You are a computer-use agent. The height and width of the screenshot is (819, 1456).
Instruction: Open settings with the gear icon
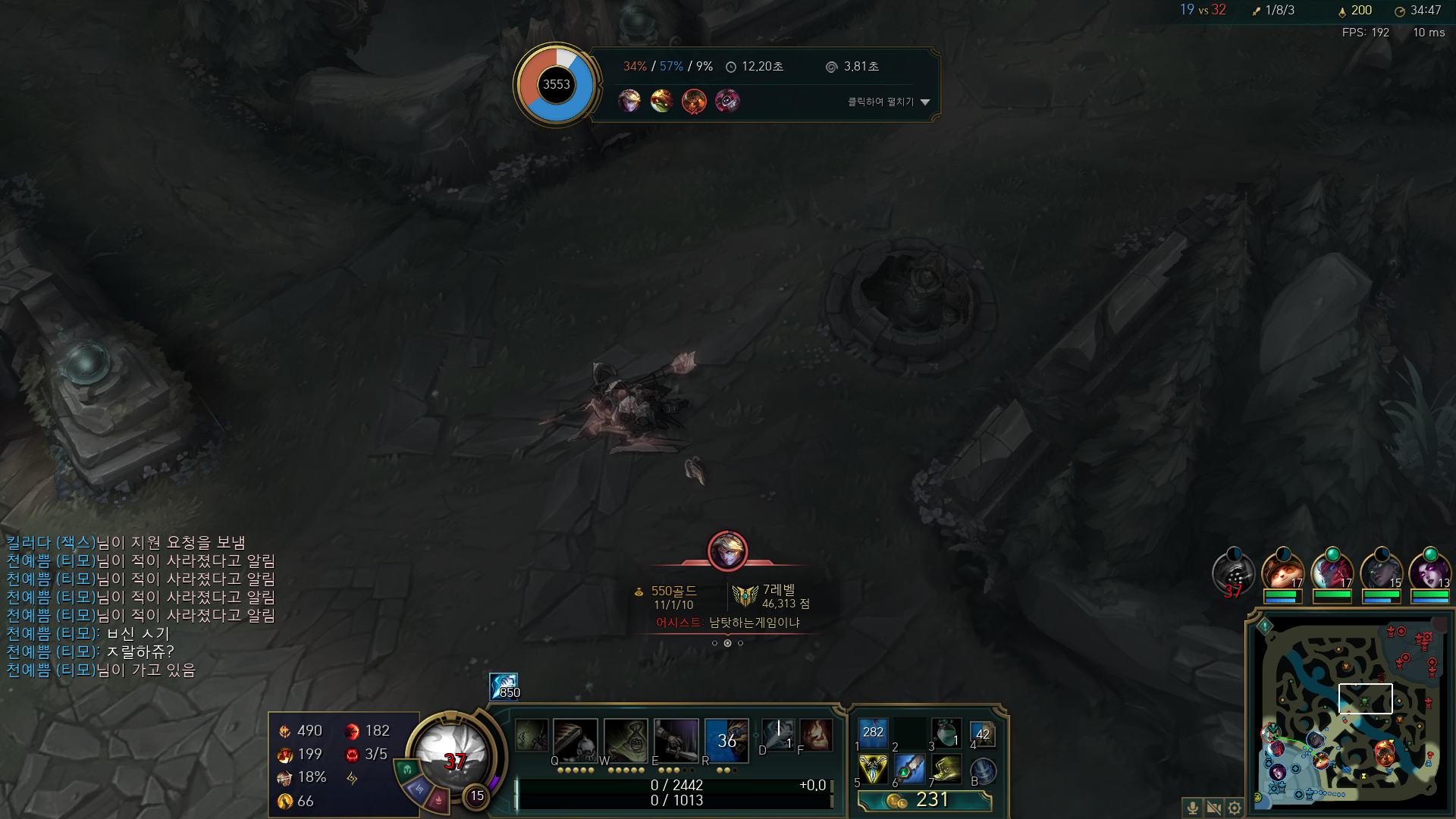(x=1235, y=808)
